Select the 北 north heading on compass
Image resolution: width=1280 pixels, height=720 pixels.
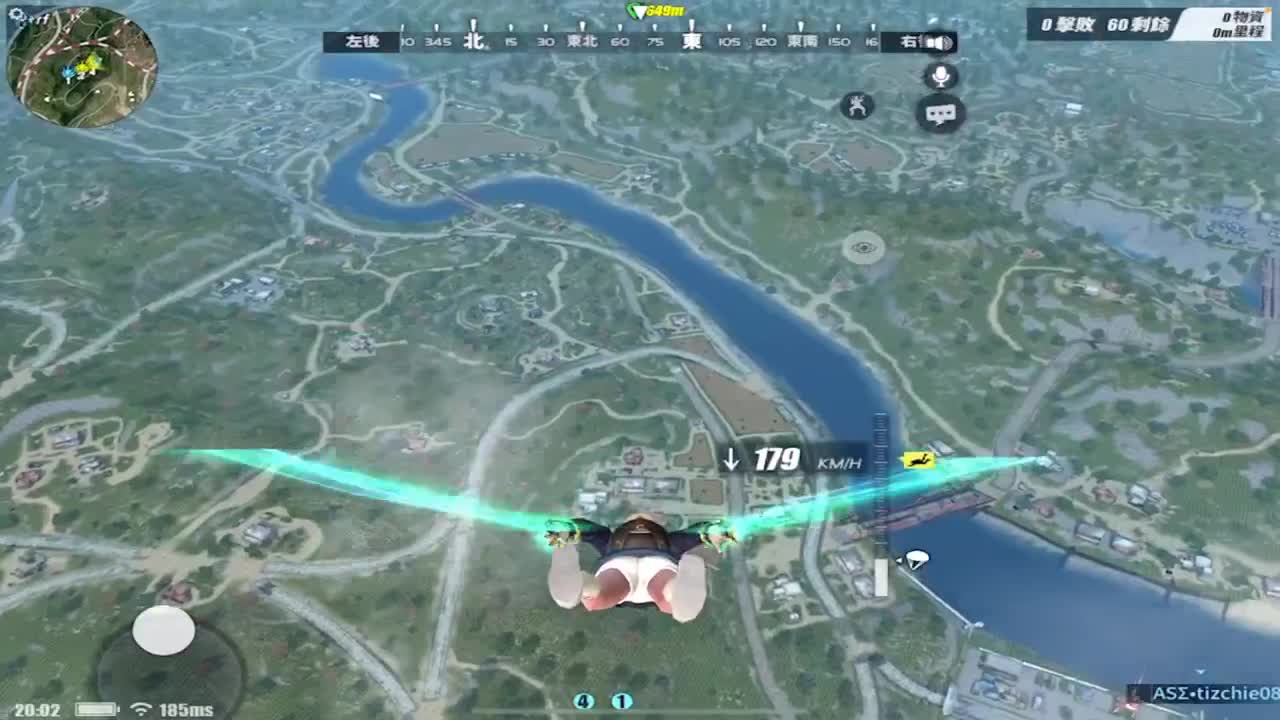click(472, 42)
